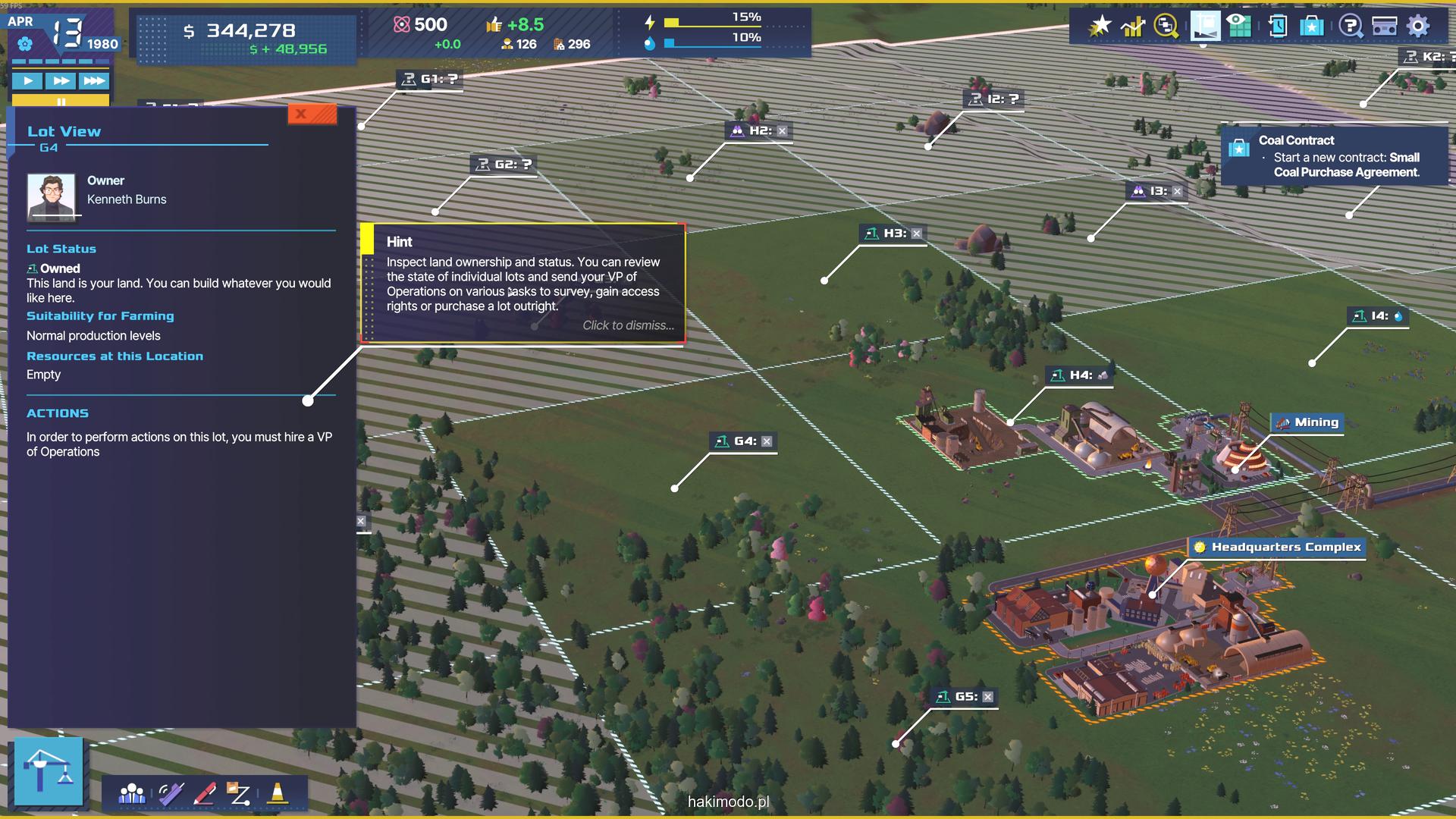The height and width of the screenshot is (819, 1456).
Task: Set game speed to triple fast-forward
Action: click(94, 80)
